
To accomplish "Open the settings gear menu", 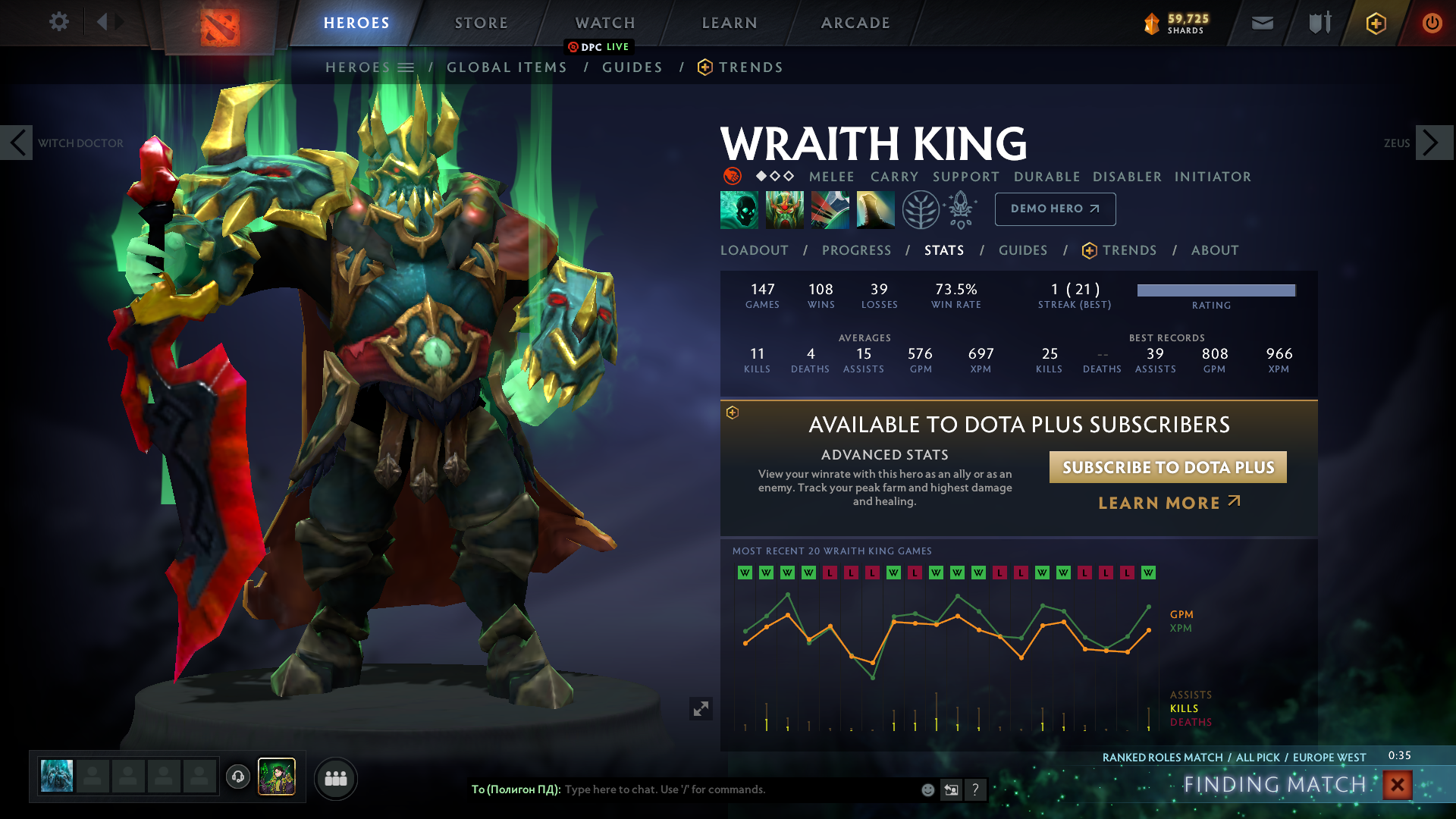I will tap(58, 22).
